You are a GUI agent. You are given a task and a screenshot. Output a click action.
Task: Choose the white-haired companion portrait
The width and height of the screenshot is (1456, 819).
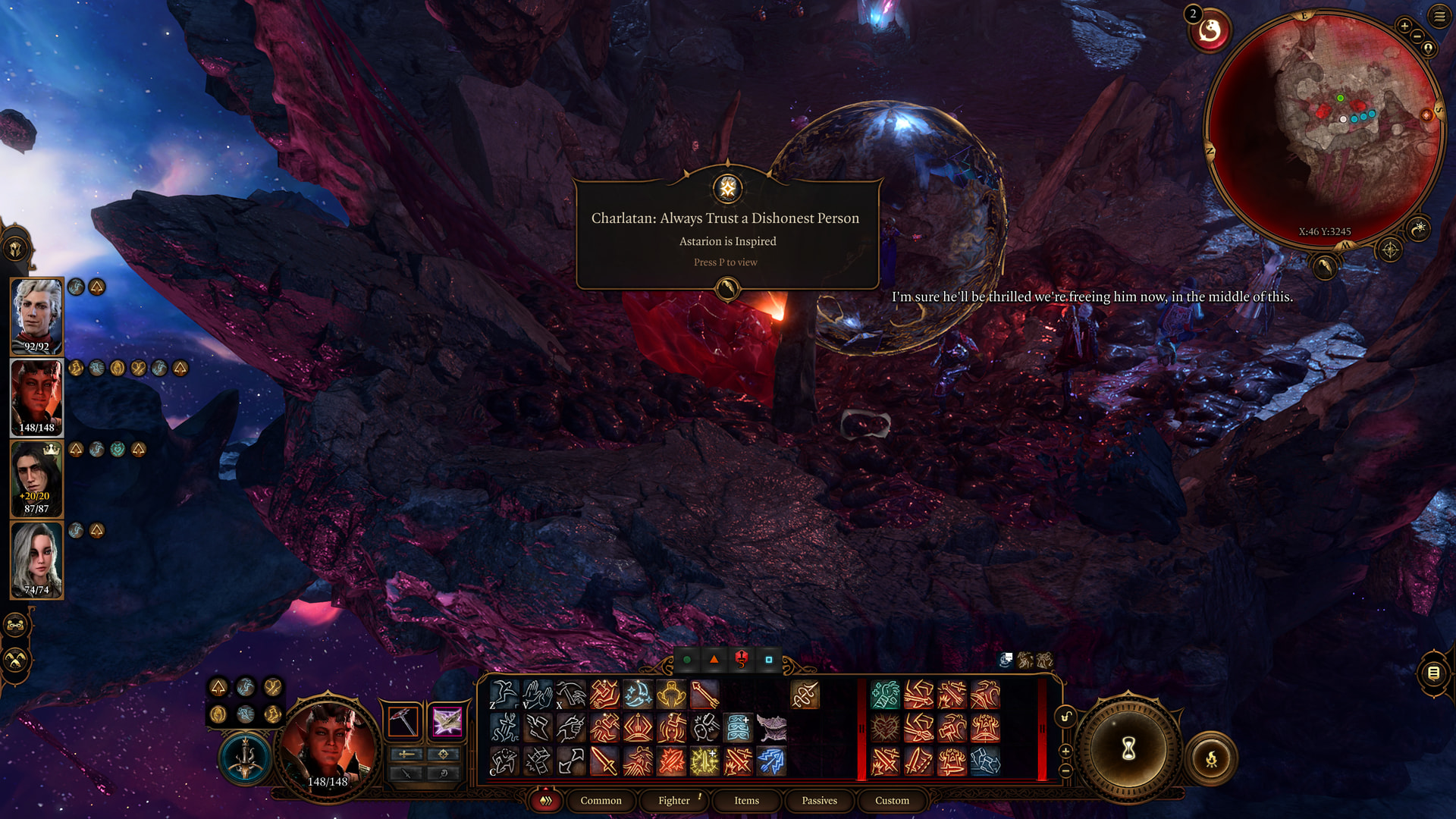(x=36, y=560)
